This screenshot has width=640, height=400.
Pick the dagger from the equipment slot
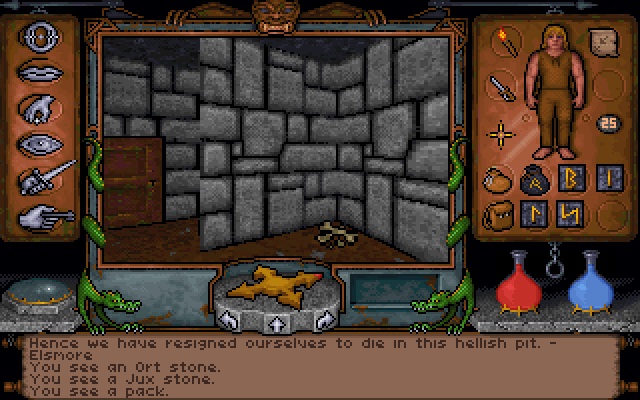[x=499, y=88]
